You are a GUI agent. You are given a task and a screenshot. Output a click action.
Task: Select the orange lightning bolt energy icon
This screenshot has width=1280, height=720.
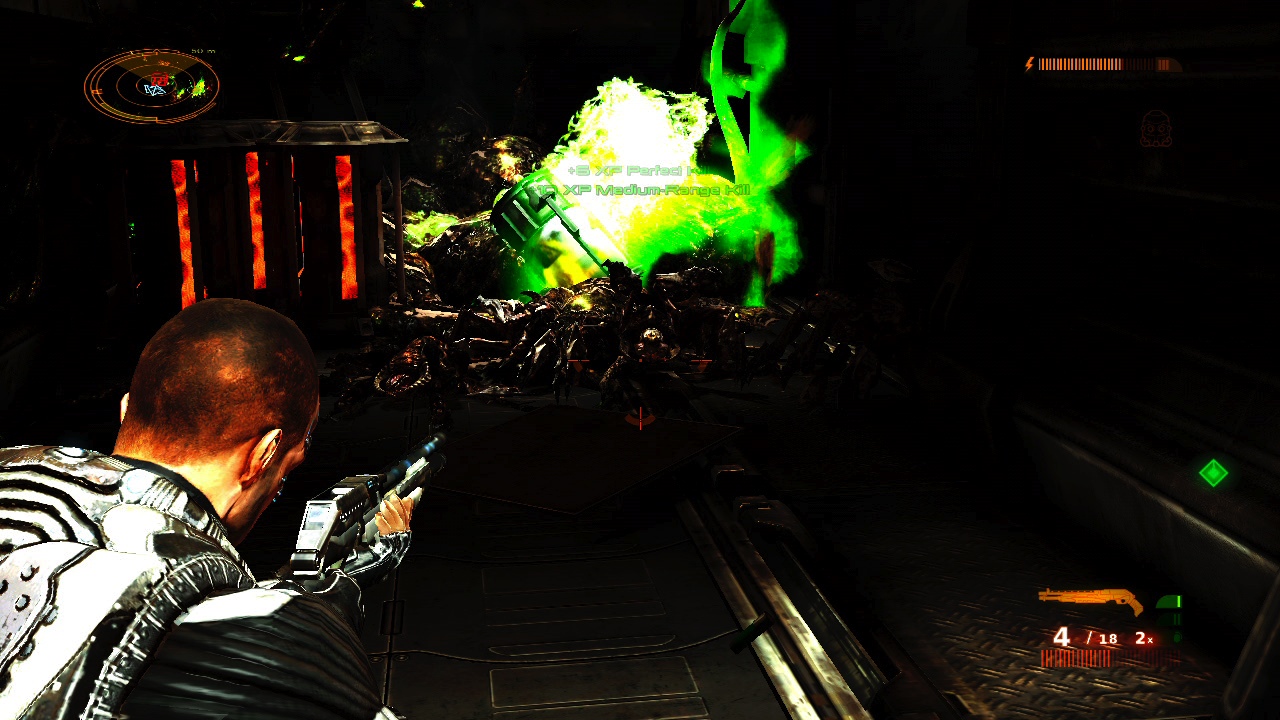pos(1028,62)
